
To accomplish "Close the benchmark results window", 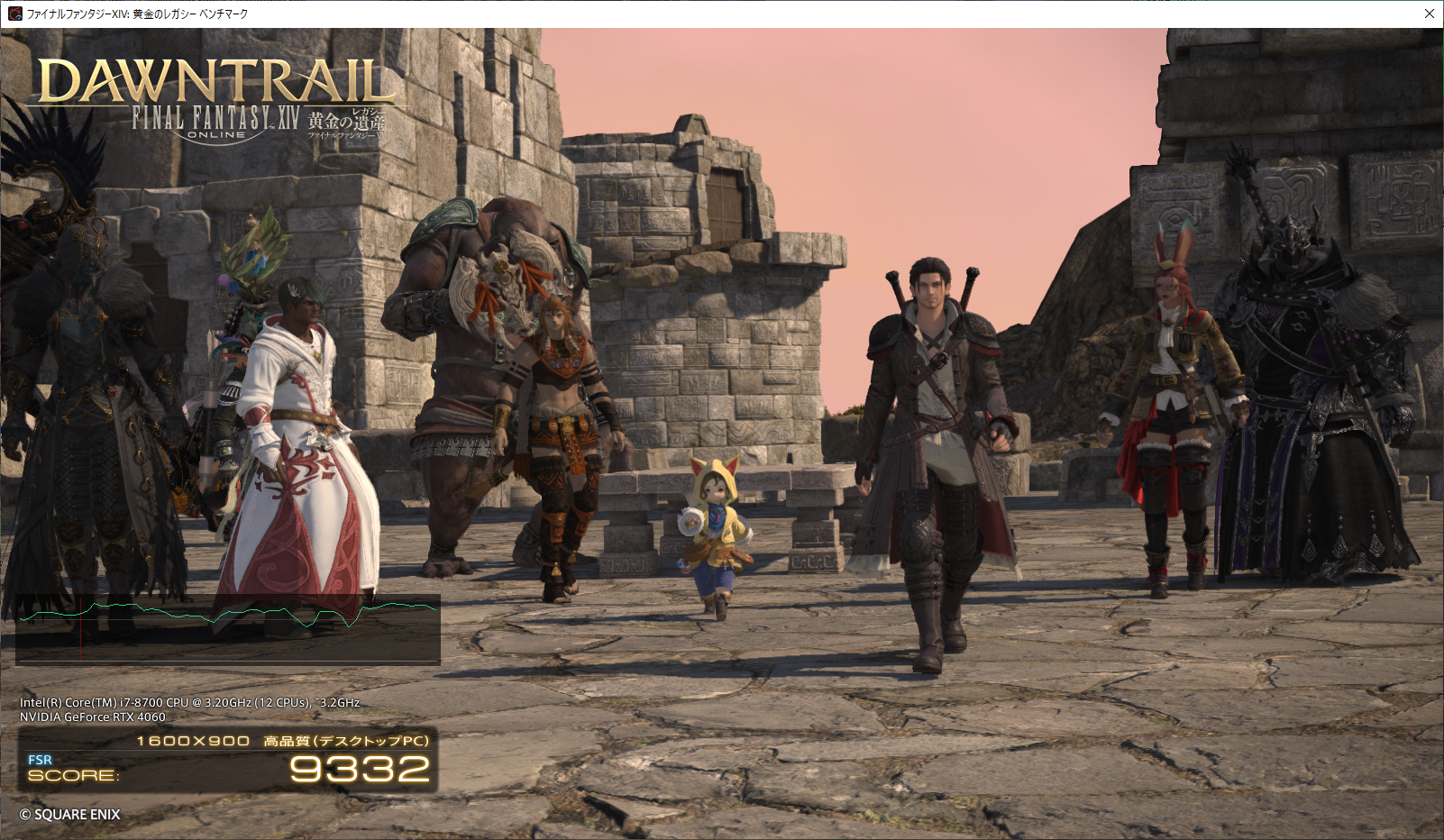I will 1429,14.
